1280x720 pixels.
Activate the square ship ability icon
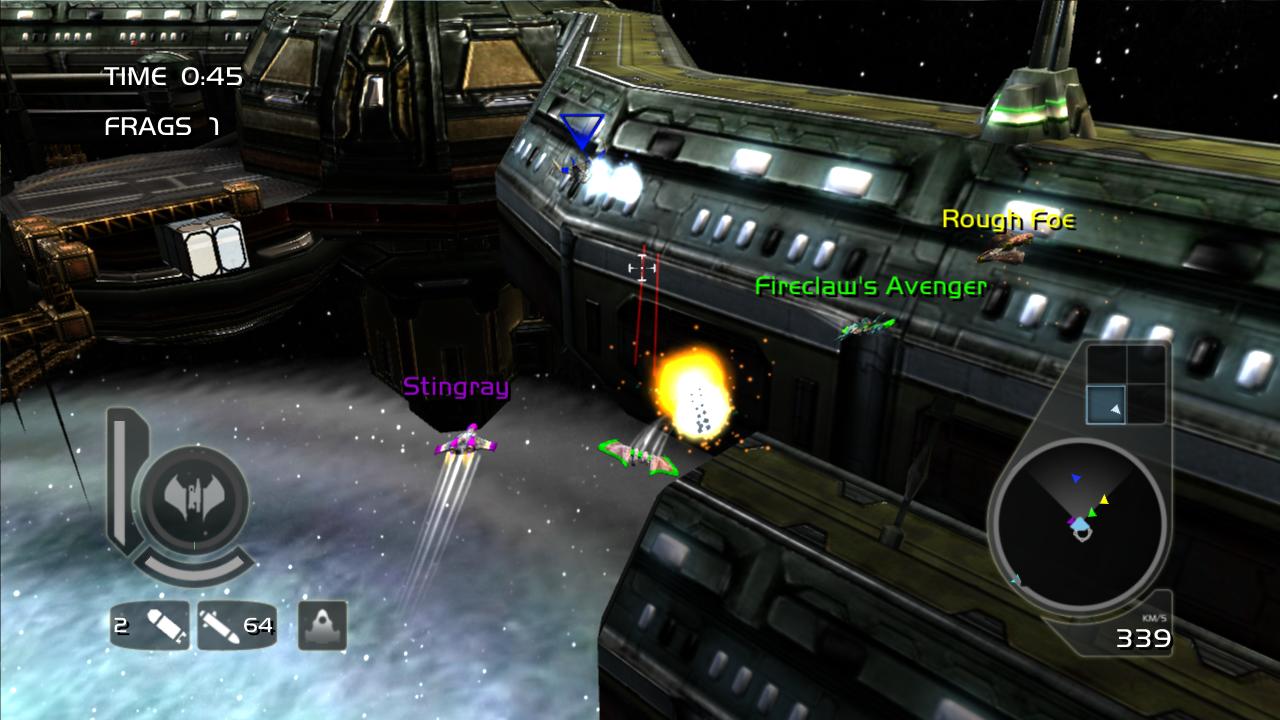323,625
